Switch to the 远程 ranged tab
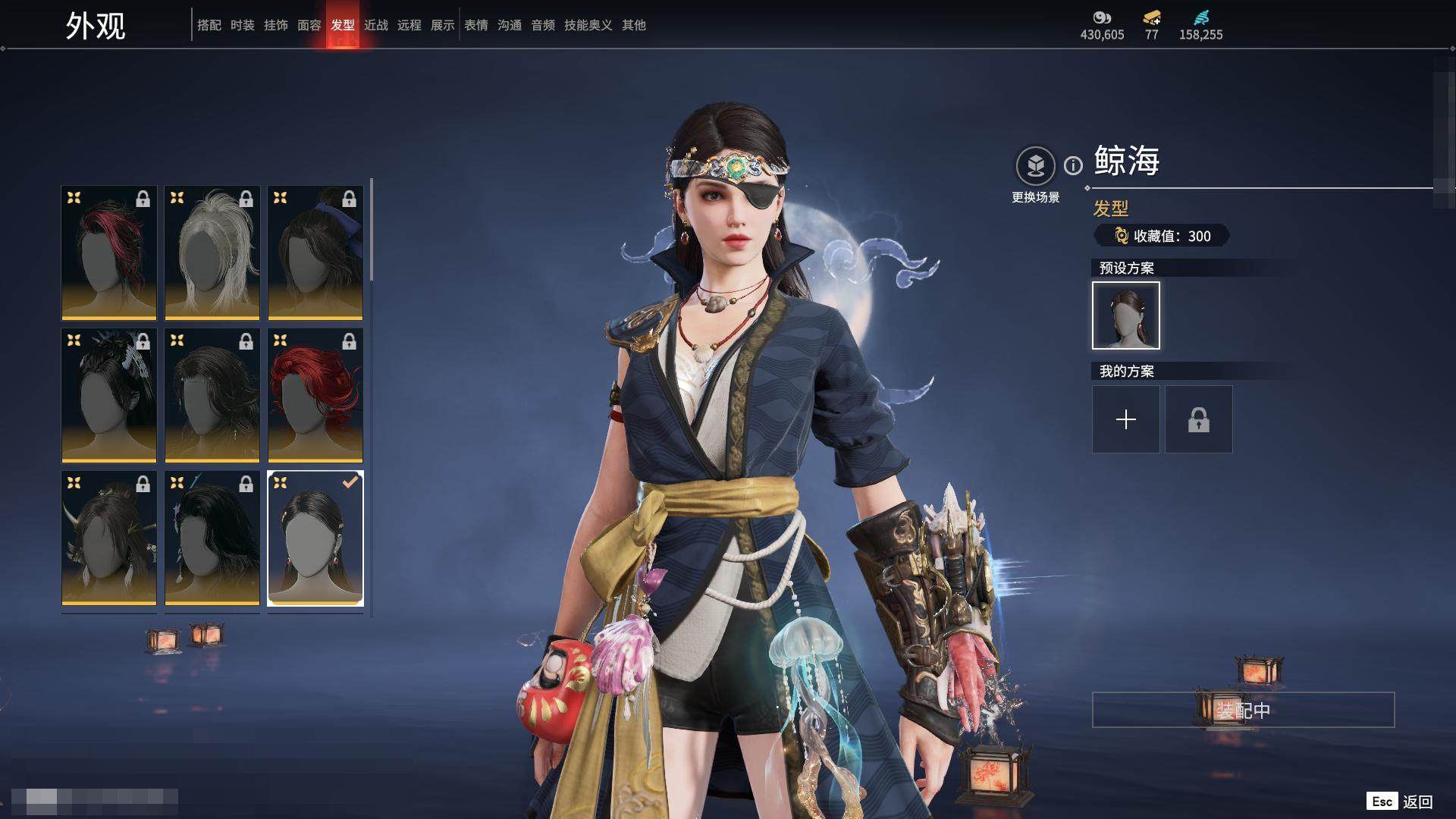The height and width of the screenshot is (819, 1456). [409, 25]
